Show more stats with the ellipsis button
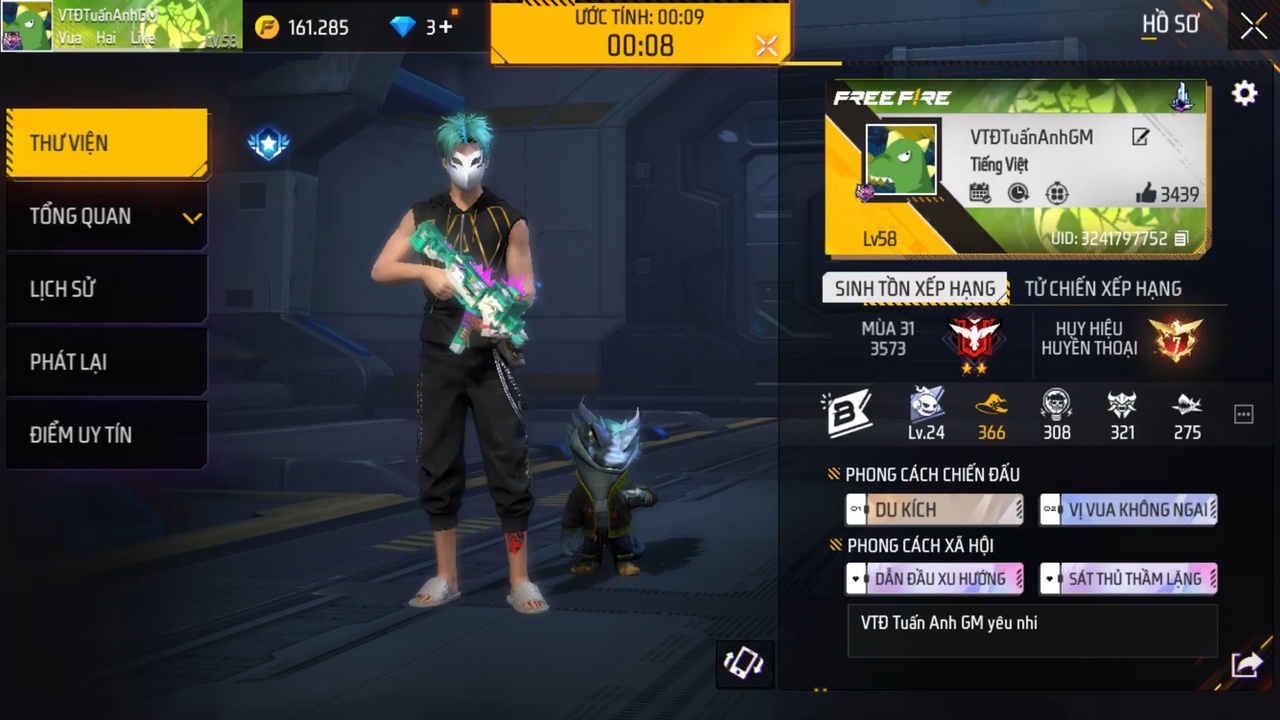Screen dimensions: 1280x720 click(1243, 415)
